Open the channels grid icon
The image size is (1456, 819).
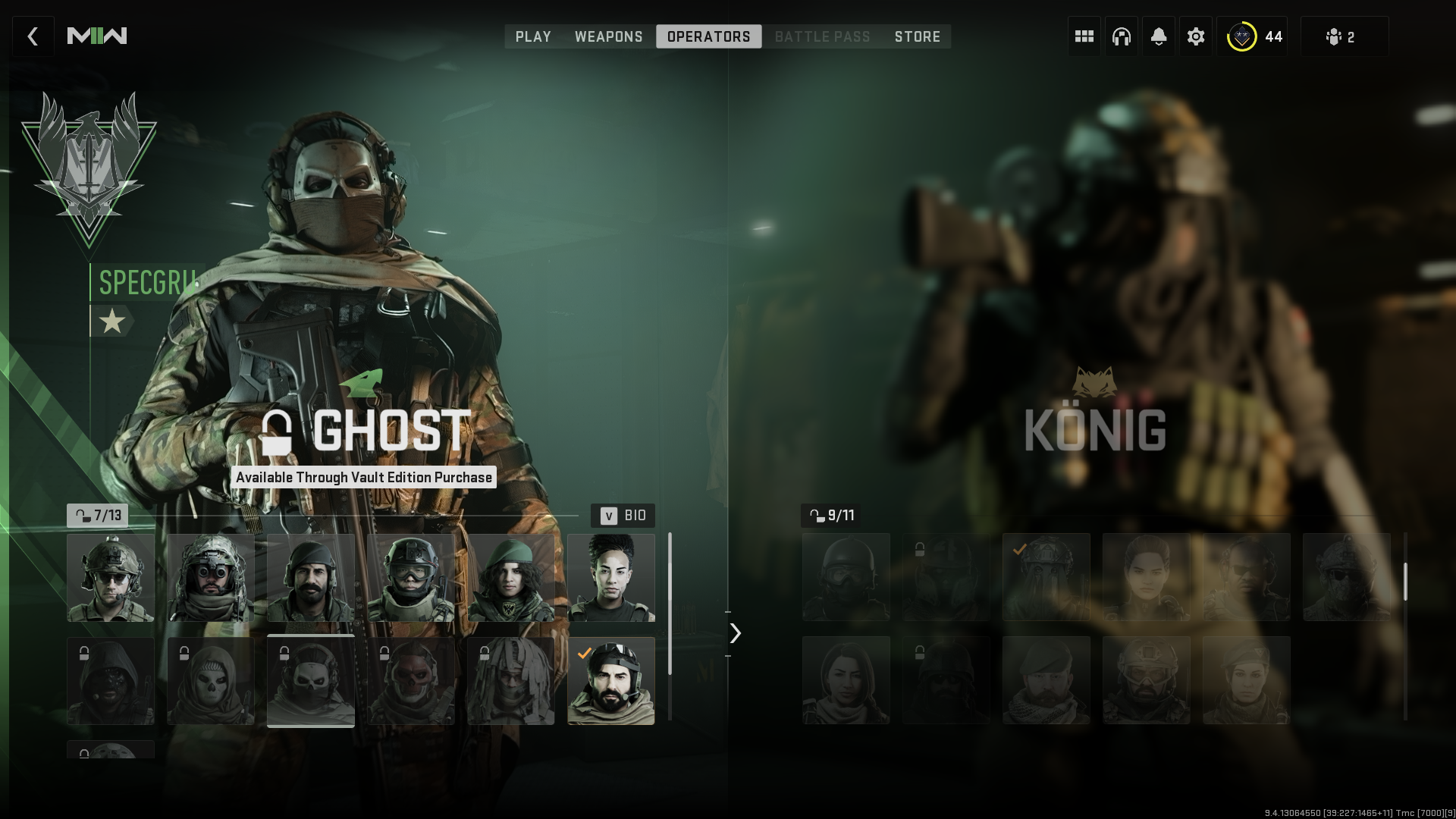coord(1084,36)
